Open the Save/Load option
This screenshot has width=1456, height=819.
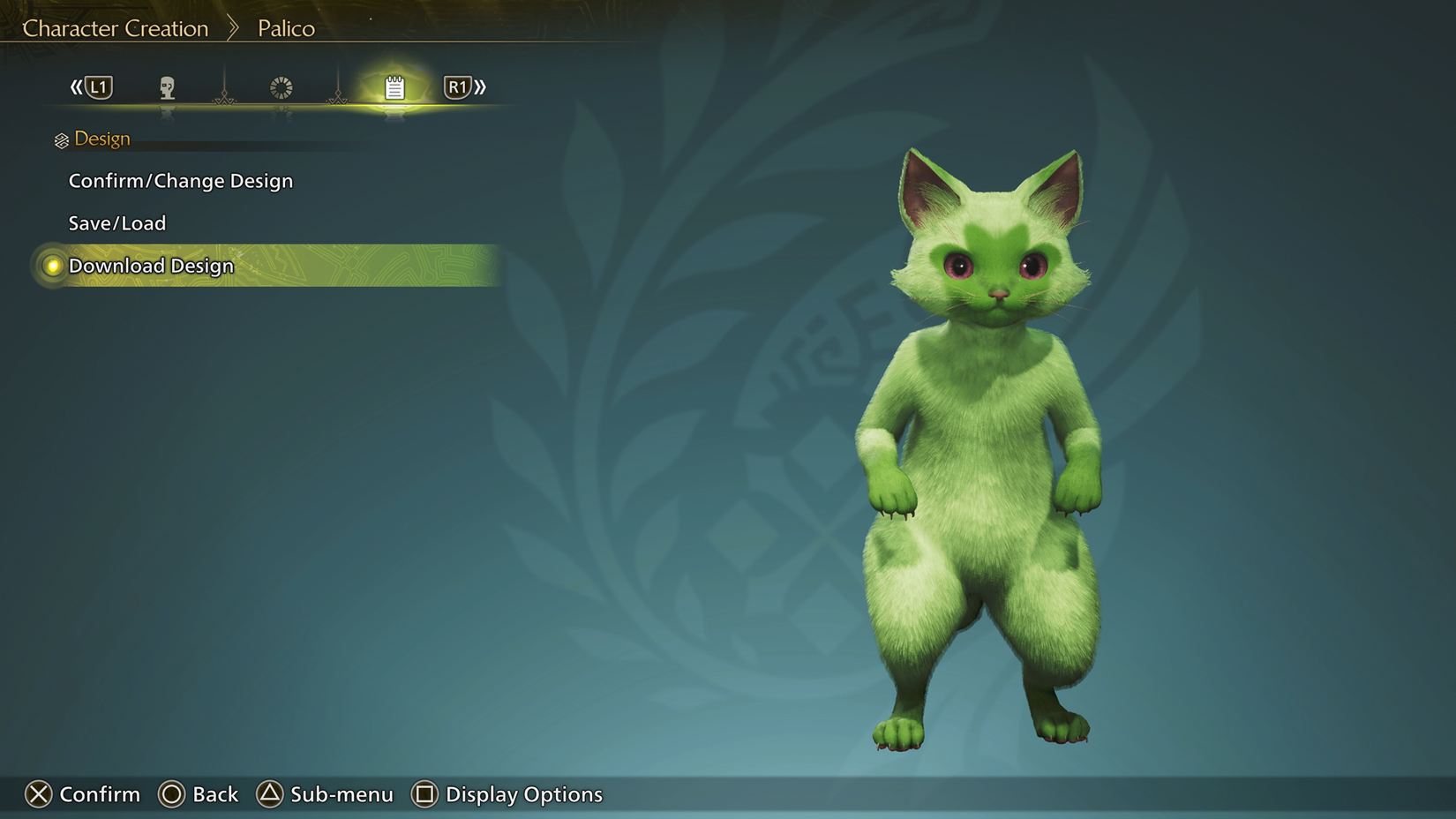[x=117, y=223]
